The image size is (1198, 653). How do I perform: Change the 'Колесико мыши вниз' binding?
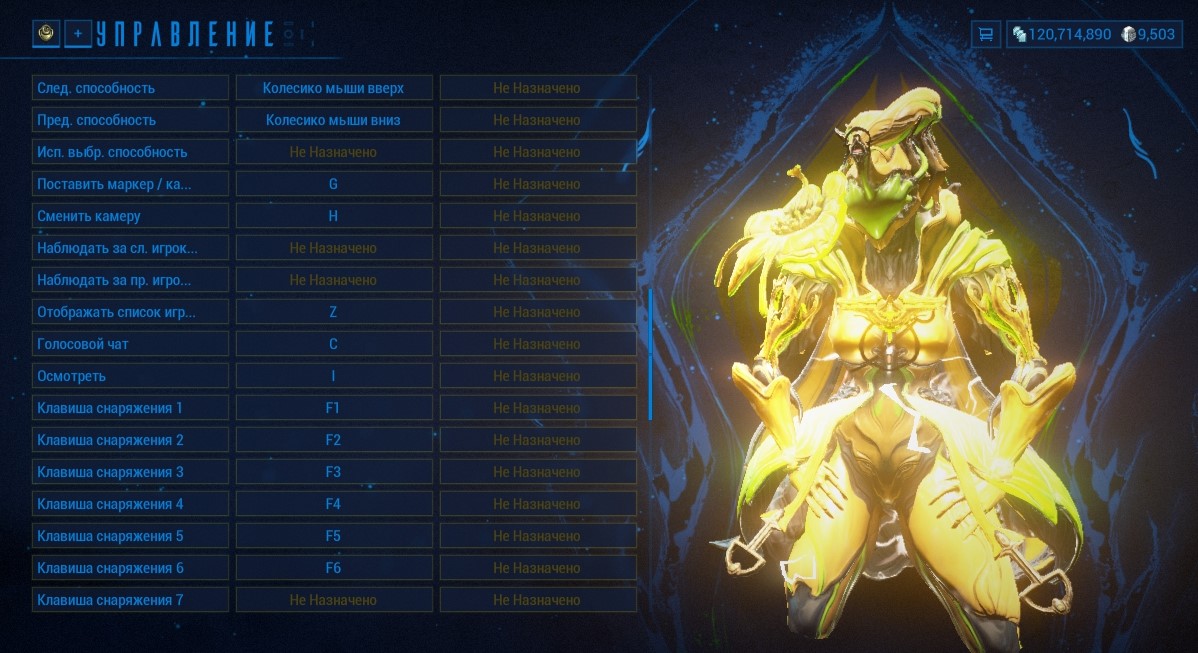(x=333, y=120)
